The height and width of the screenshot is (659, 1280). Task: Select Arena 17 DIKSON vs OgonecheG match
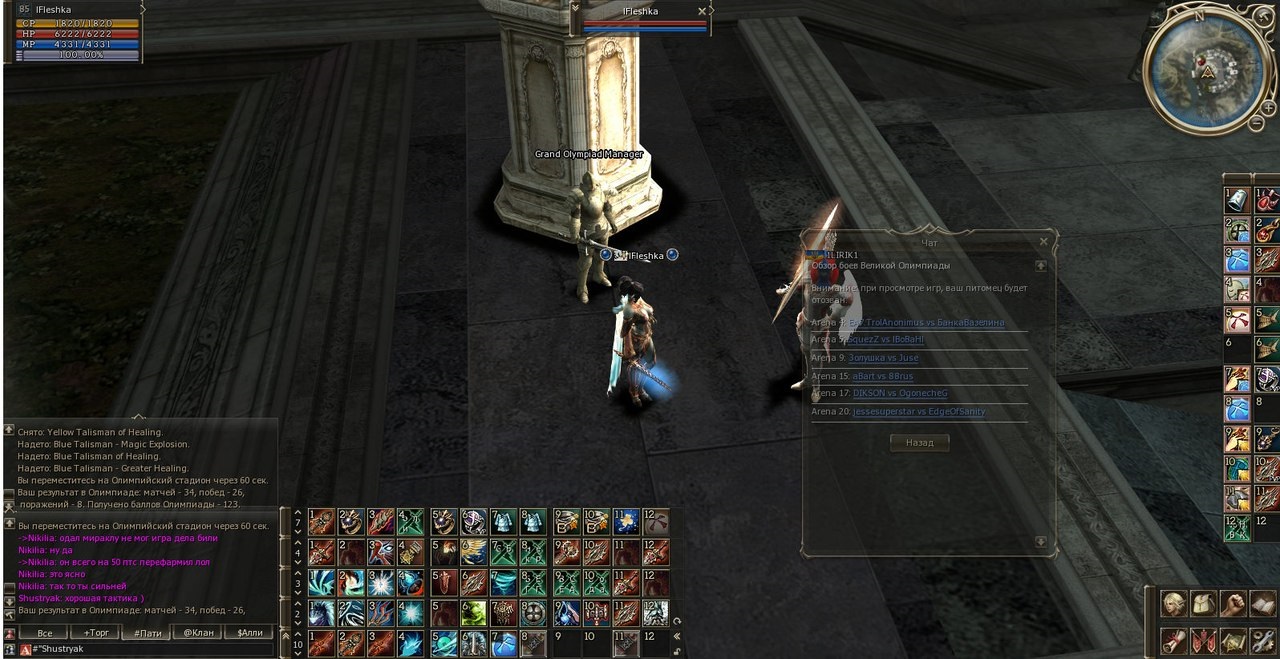pyautogui.click(x=899, y=393)
